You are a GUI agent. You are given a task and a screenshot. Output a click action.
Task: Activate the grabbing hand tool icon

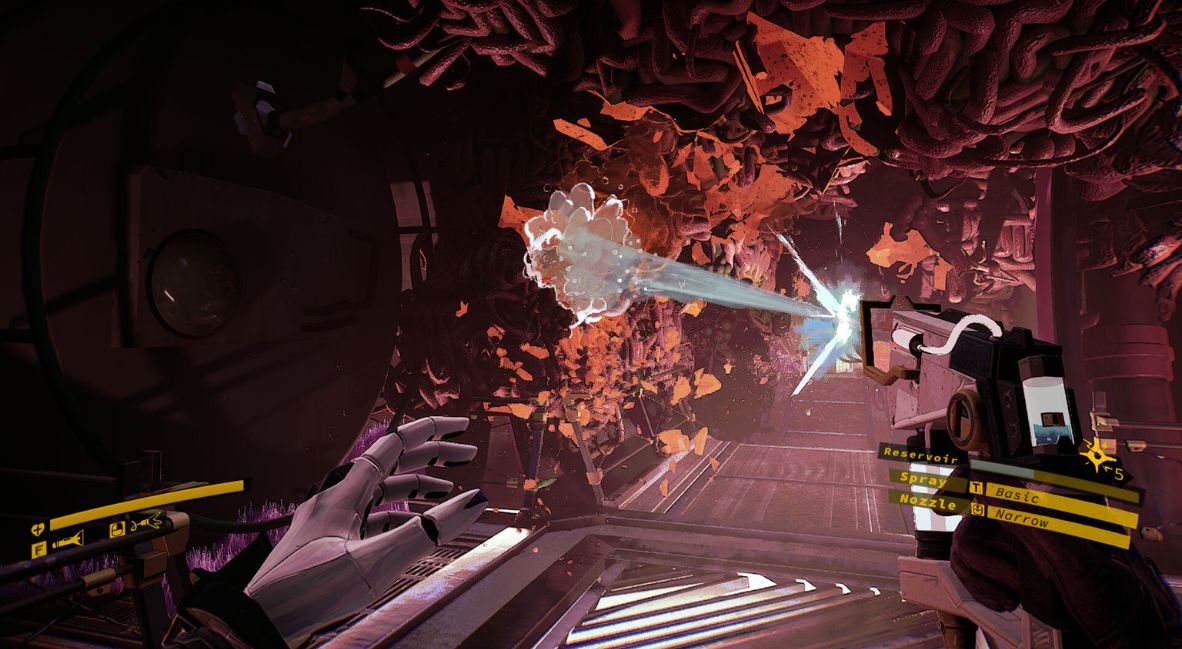(147, 521)
